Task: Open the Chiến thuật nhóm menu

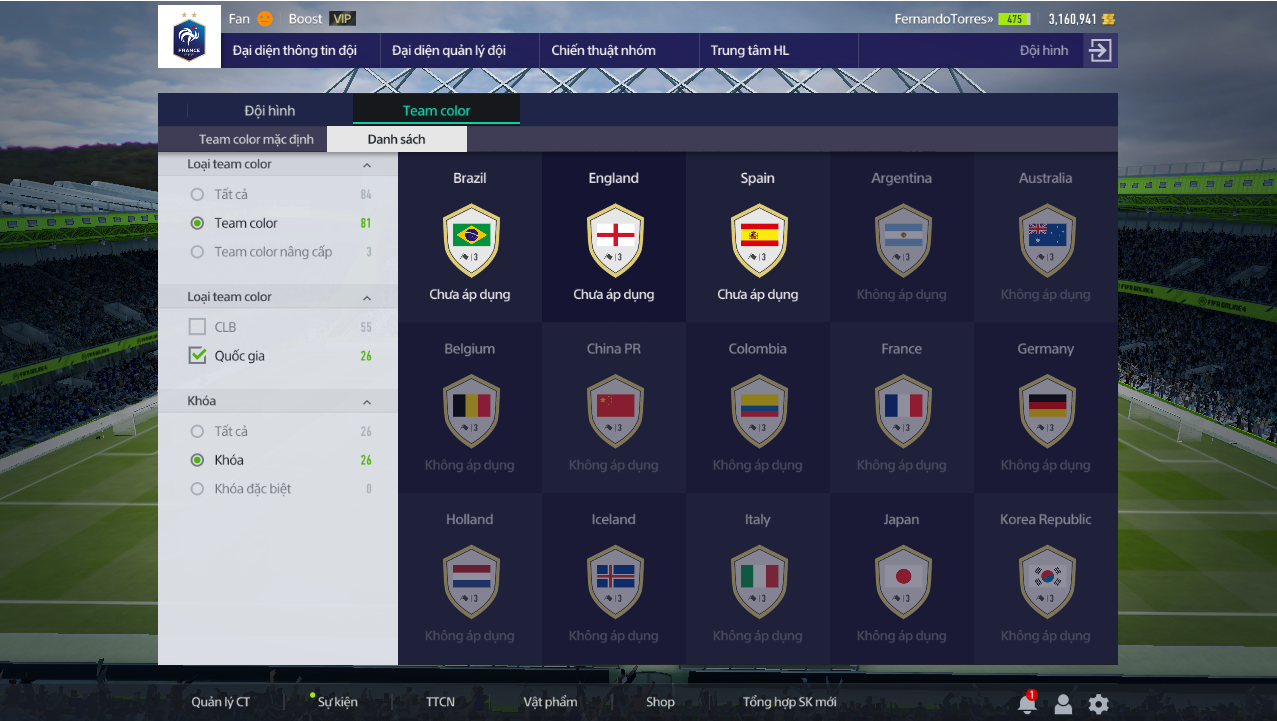Action: point(603,50)
